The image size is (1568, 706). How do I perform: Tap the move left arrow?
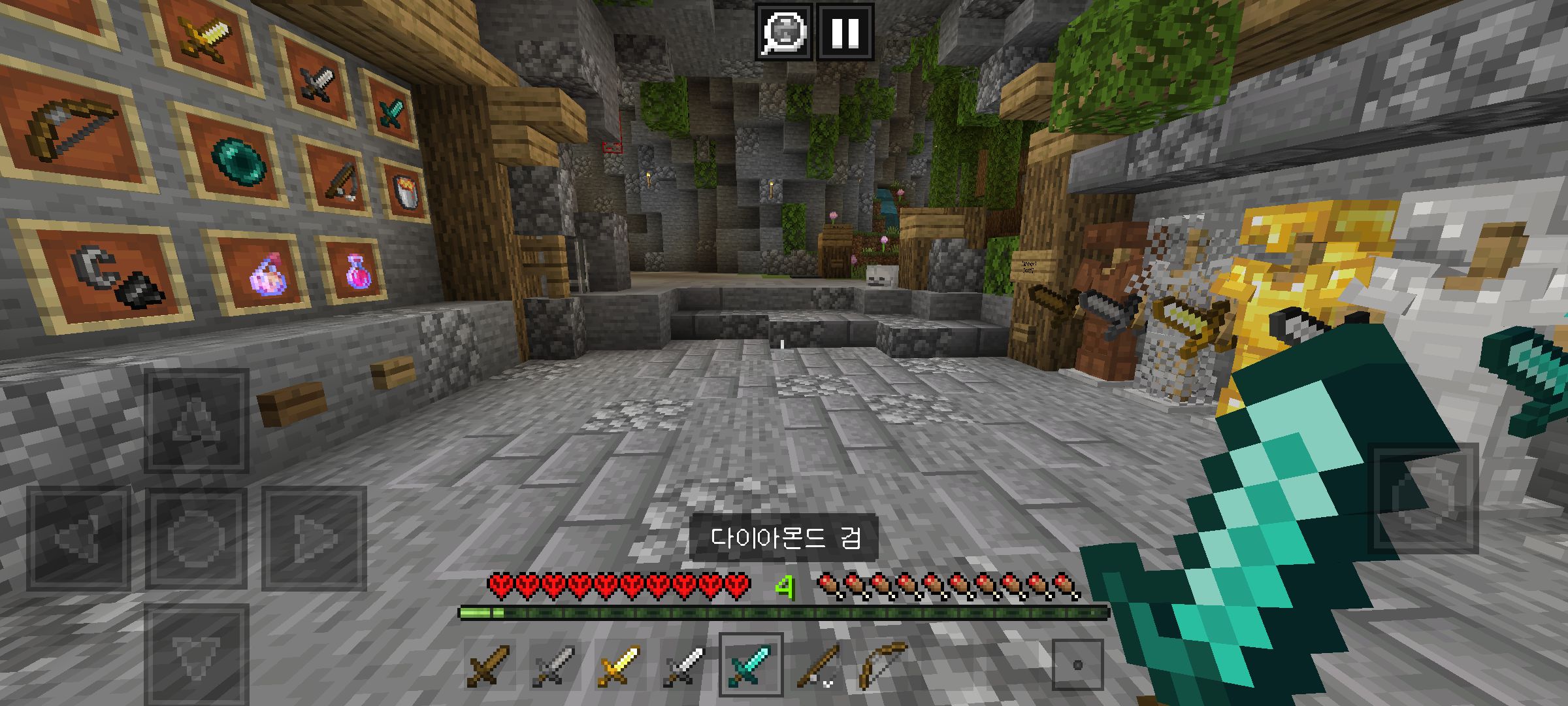[x=78, y=538]
